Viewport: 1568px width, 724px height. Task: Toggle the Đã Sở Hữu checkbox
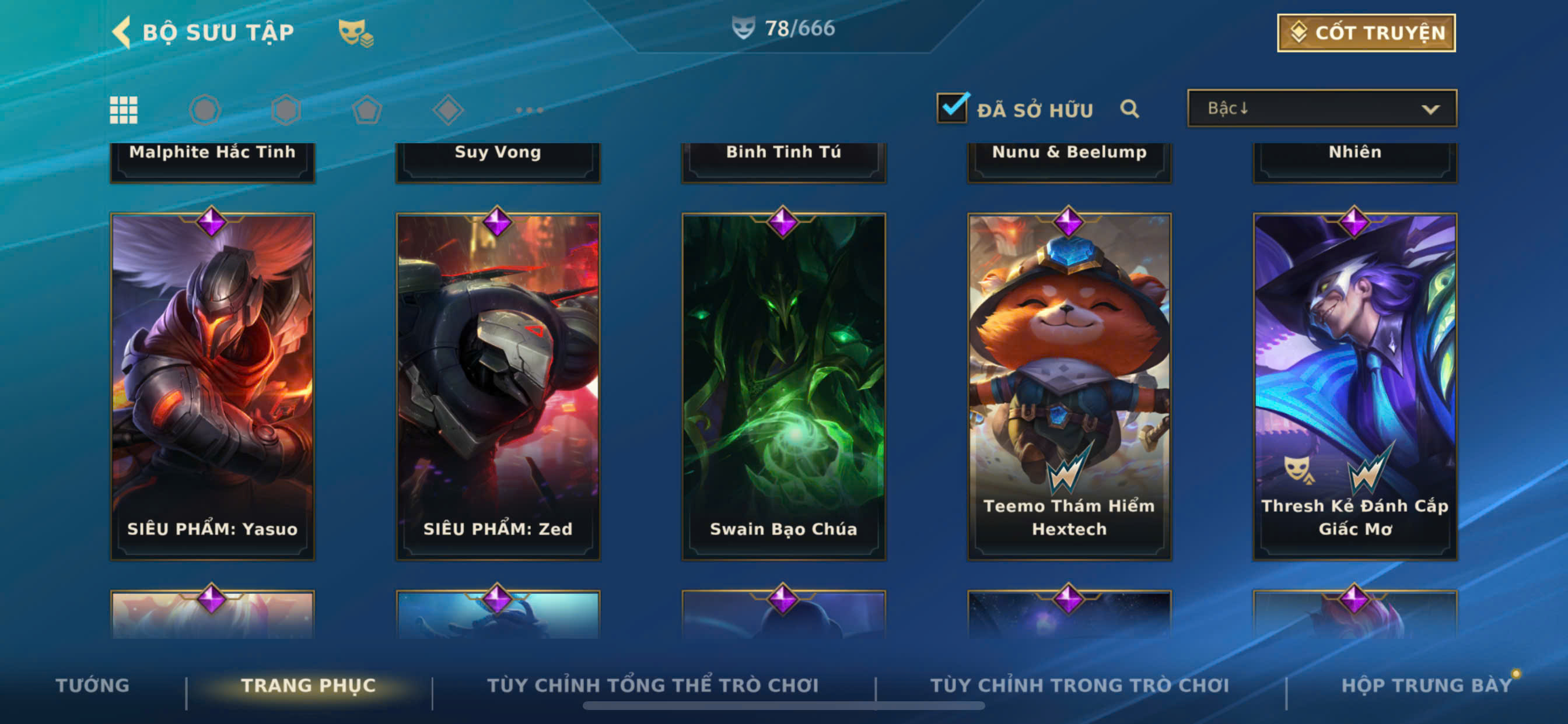(952, 108)
